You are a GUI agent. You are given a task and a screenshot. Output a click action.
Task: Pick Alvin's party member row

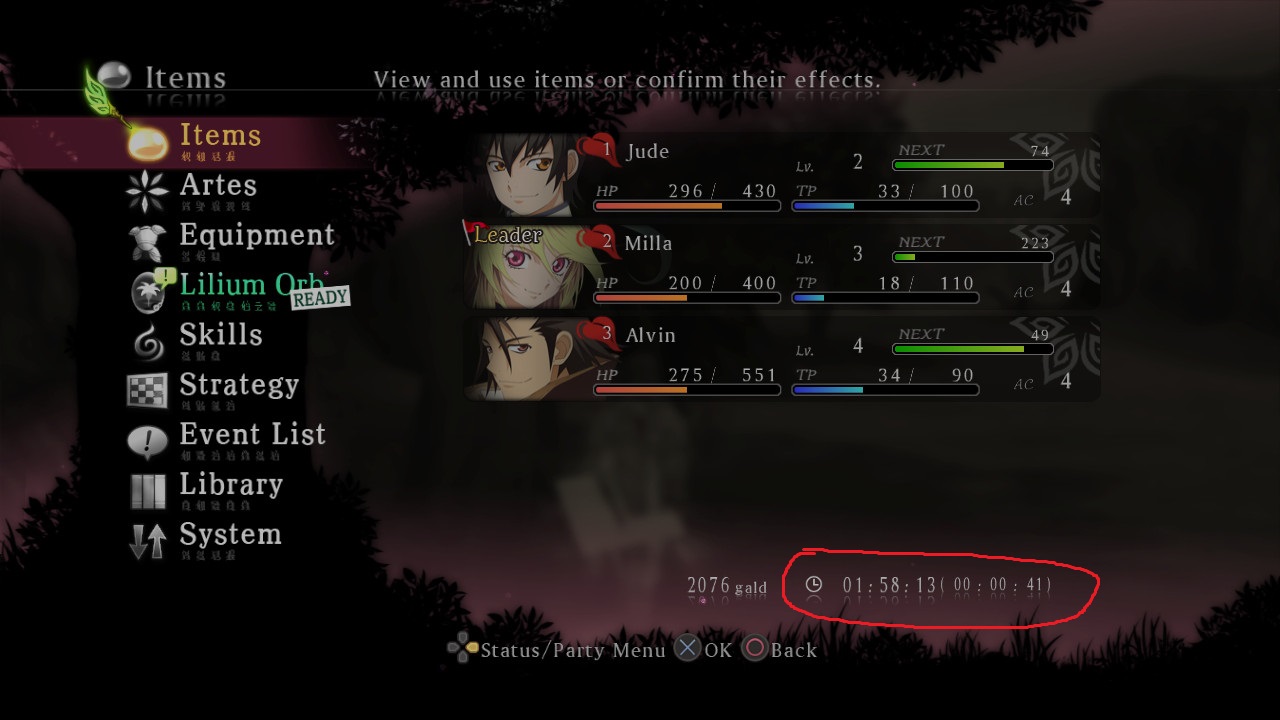785,359
